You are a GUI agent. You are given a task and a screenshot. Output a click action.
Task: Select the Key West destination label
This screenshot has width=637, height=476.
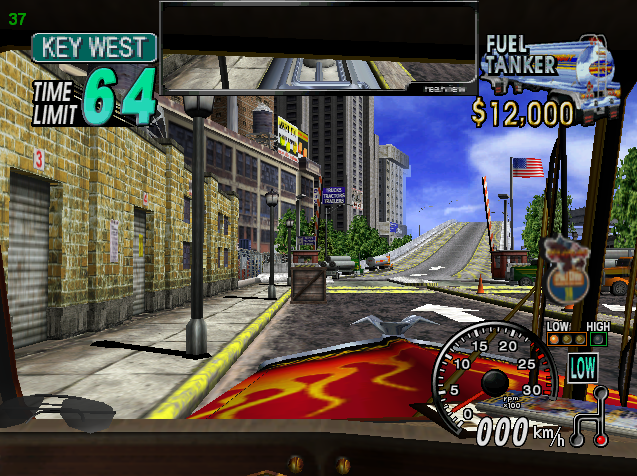point(93,47)
